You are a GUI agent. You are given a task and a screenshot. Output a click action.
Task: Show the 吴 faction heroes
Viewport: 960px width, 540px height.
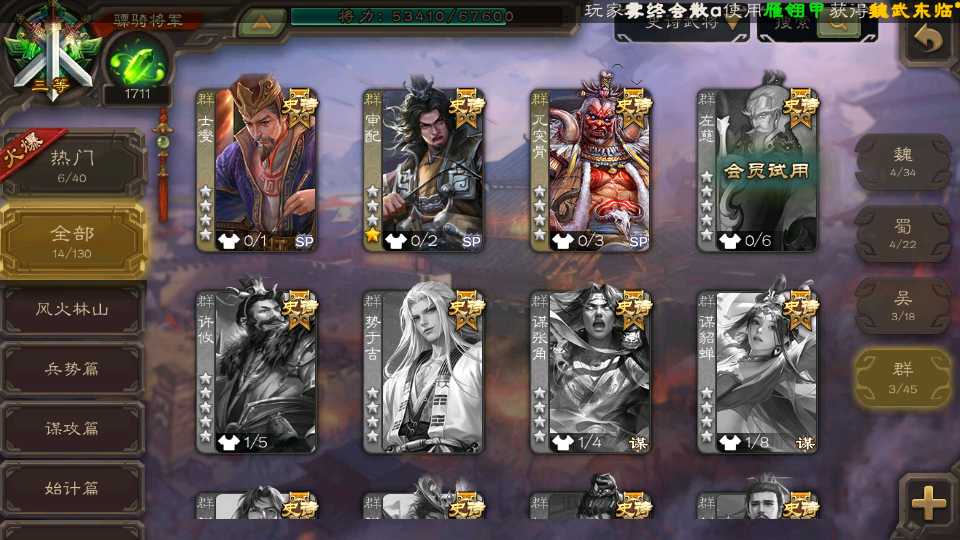pyautogui.click(x=902, y=305)
